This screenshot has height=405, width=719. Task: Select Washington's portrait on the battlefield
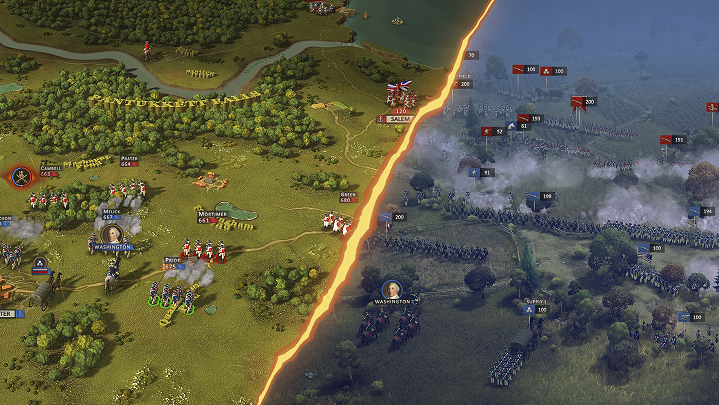390,288
